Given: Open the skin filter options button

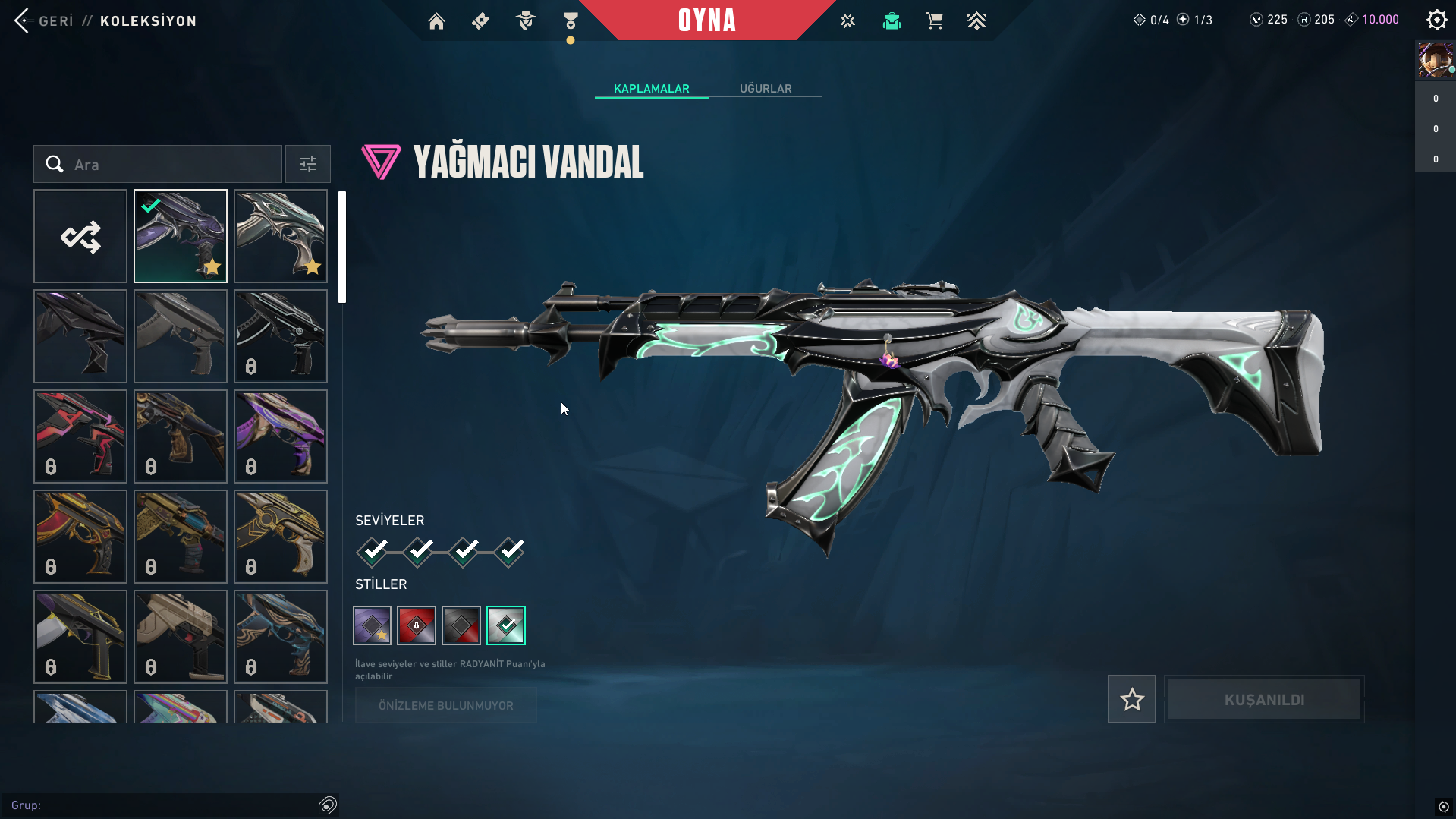Looking at the screenshot, I should point(308,164).
